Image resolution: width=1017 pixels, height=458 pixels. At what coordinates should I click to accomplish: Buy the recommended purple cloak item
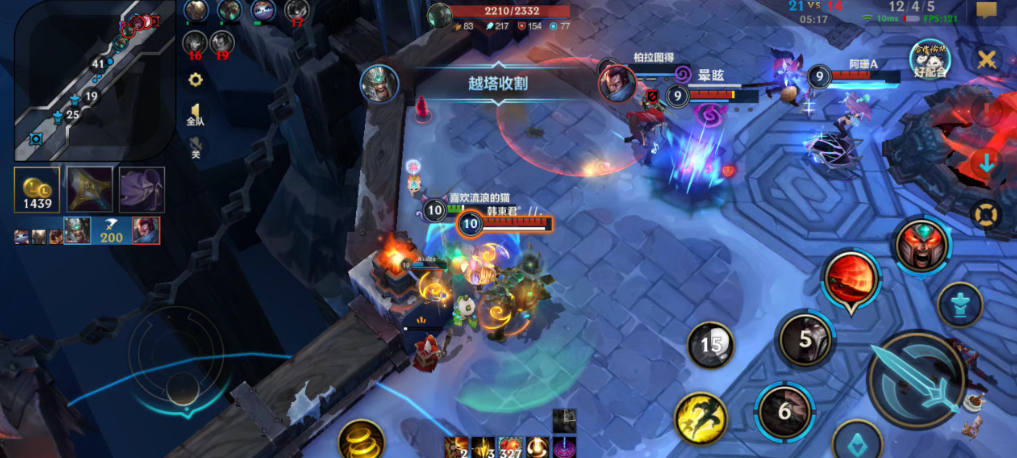[x=141, y=190]
